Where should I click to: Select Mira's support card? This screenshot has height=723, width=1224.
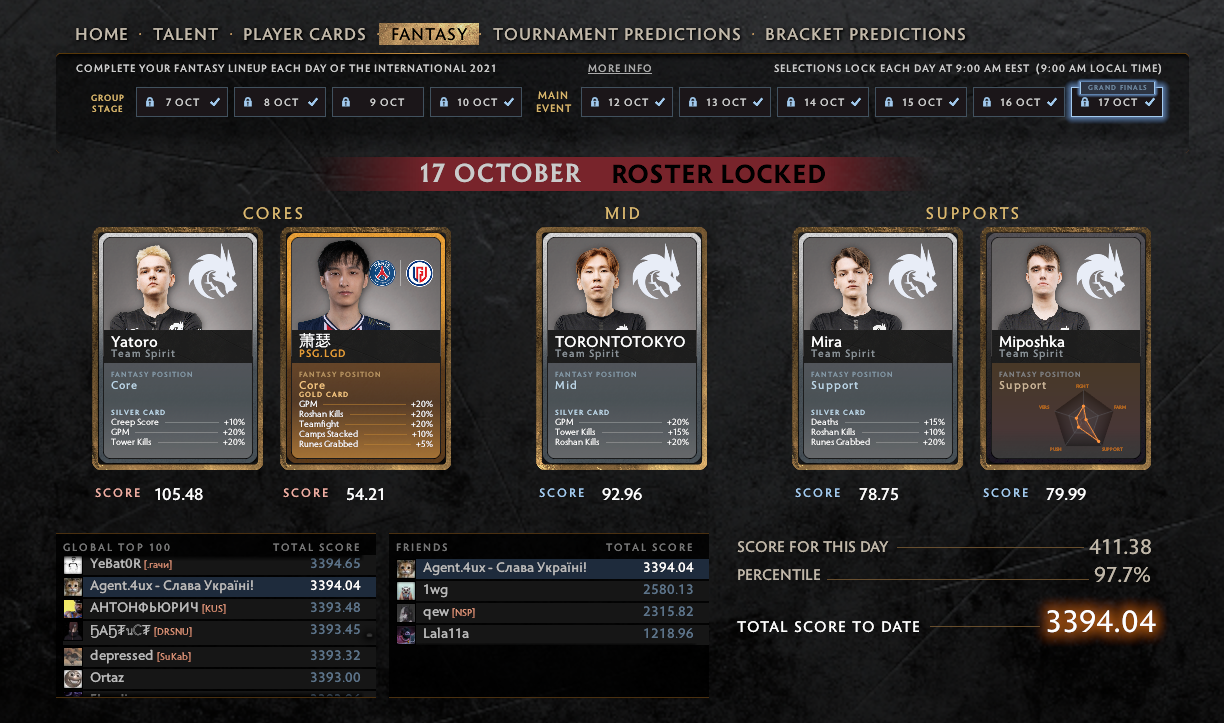(878, 348)
